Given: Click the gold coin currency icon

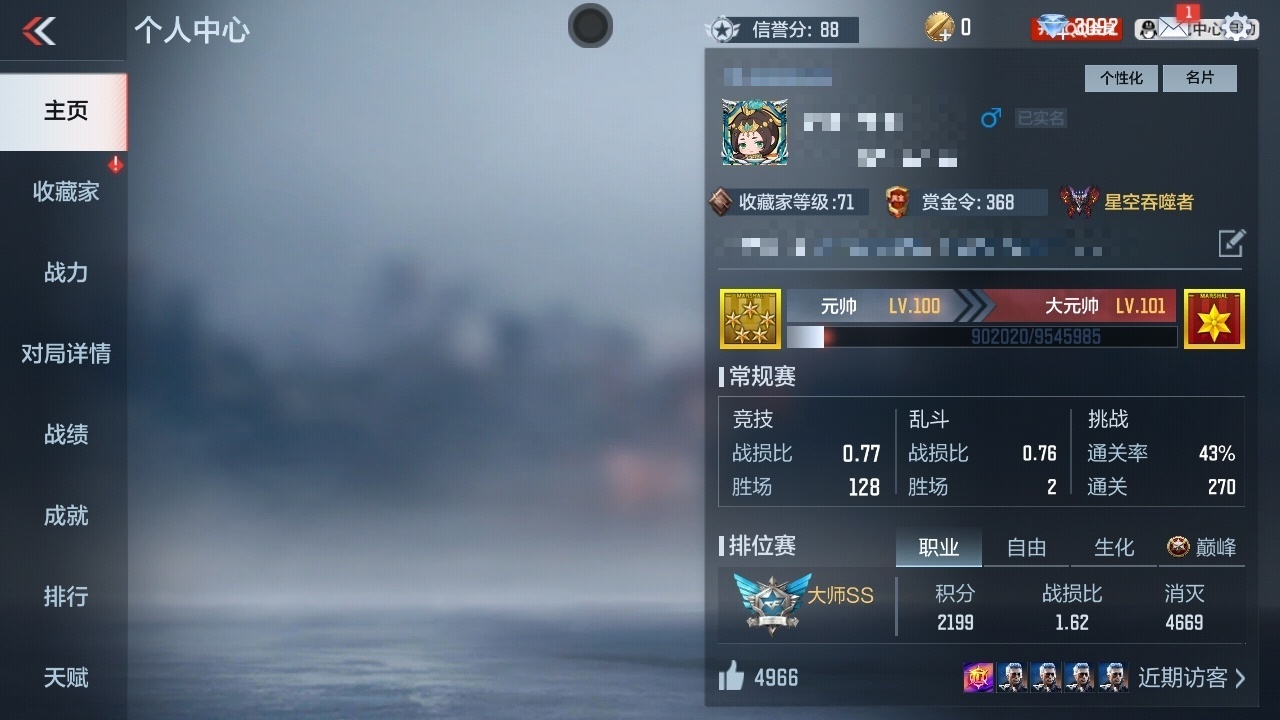Looking at the screenshot, I should coord(937,27).
